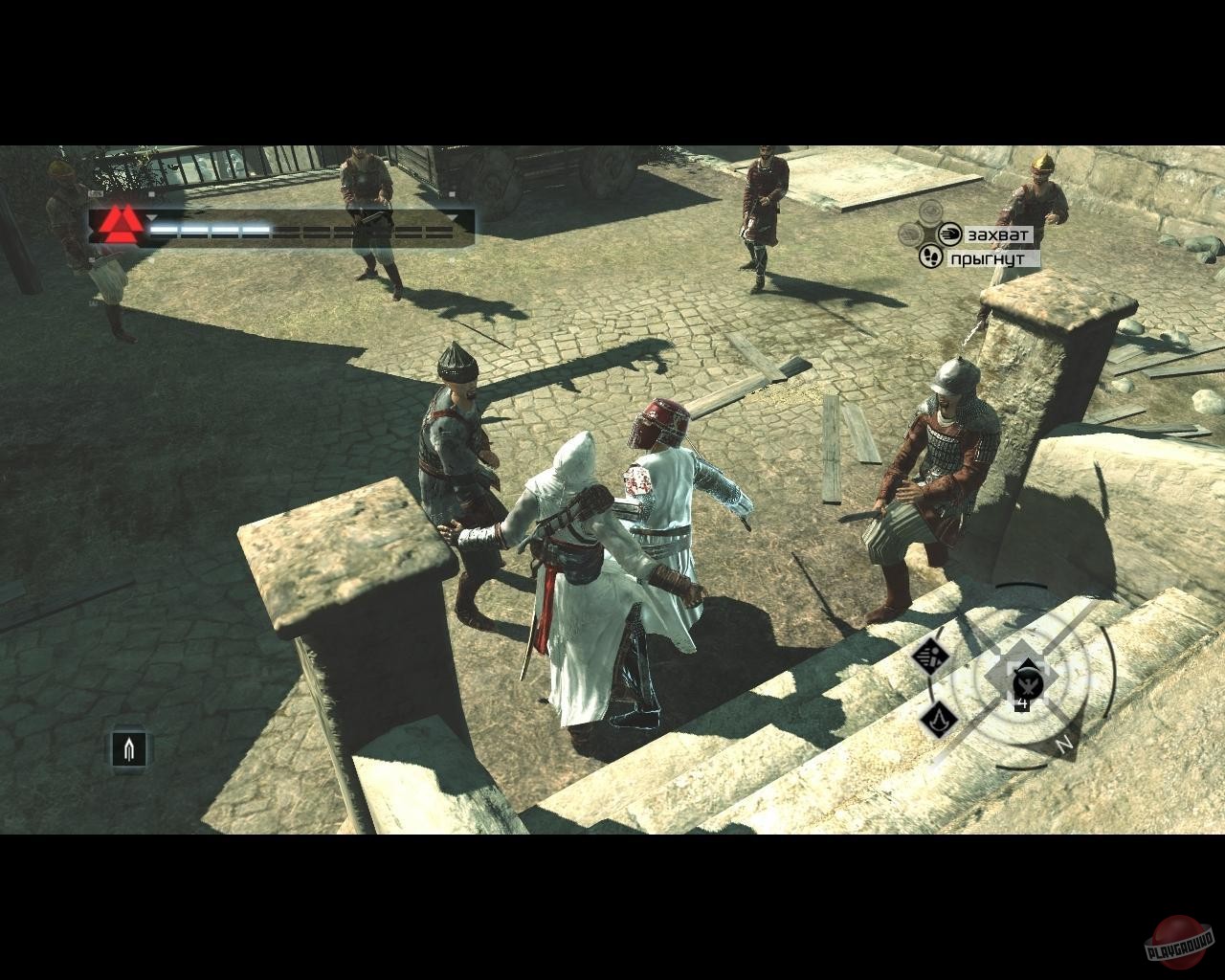Click the eagle emblem in the compass center
The image size is (1225, 980).
pyautogui.click(x=1027, y=686)
